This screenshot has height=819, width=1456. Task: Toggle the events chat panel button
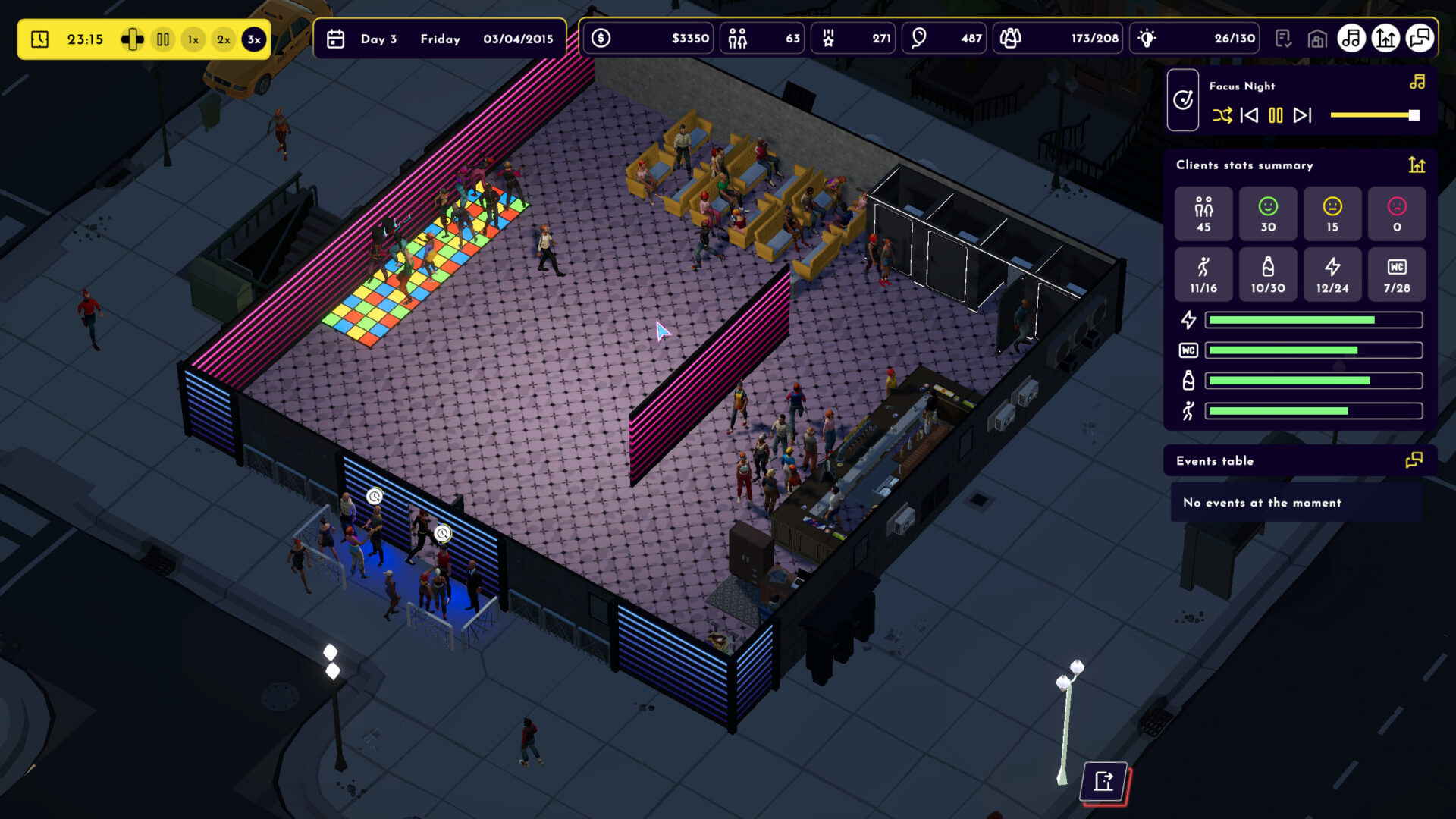pyautogui.click(x=1420, y=39)
